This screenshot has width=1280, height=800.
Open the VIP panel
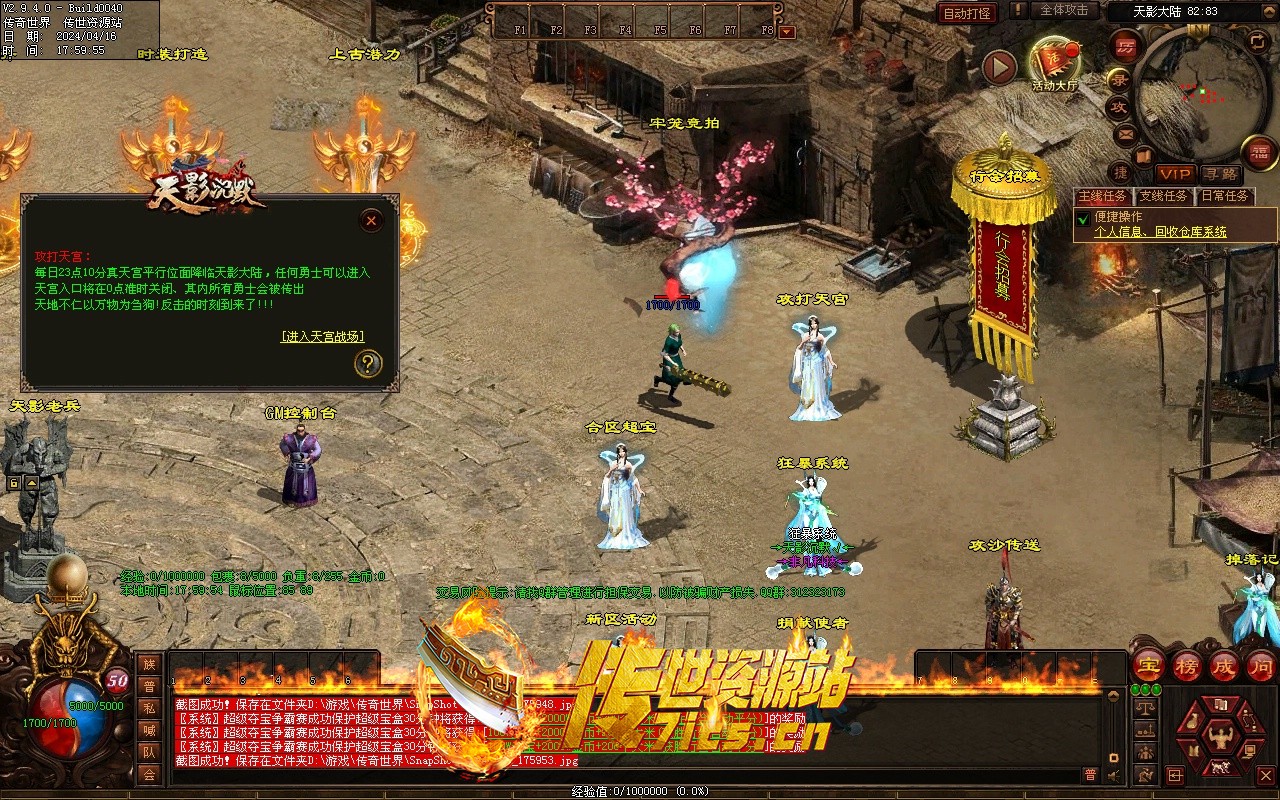point(1175,174)
